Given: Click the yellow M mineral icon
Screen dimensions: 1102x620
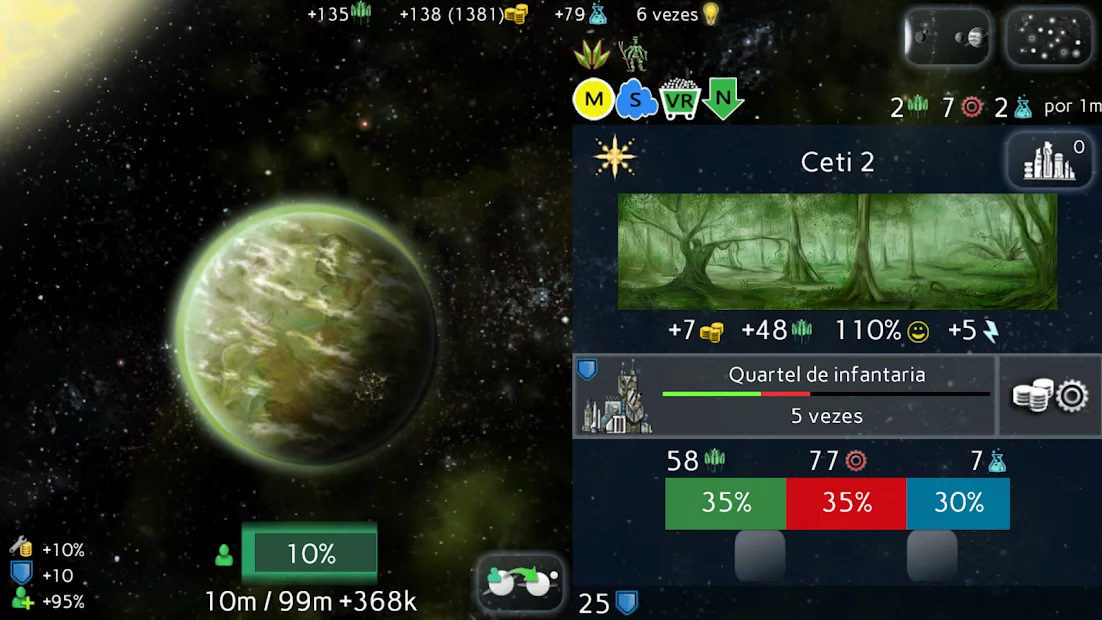Looking at the screenshot, I should [592, 100].
